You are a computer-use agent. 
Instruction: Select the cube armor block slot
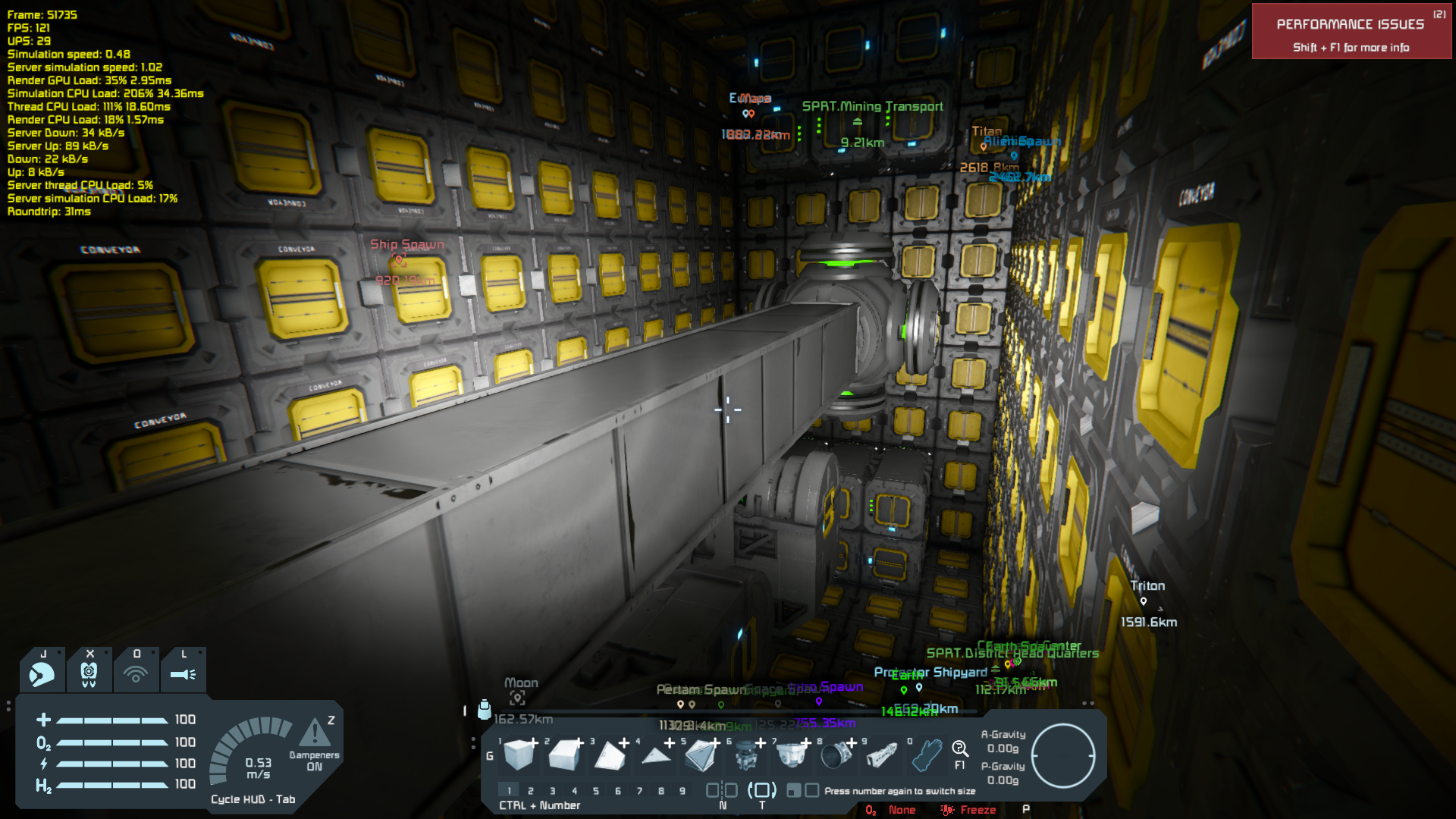(519, 755)
